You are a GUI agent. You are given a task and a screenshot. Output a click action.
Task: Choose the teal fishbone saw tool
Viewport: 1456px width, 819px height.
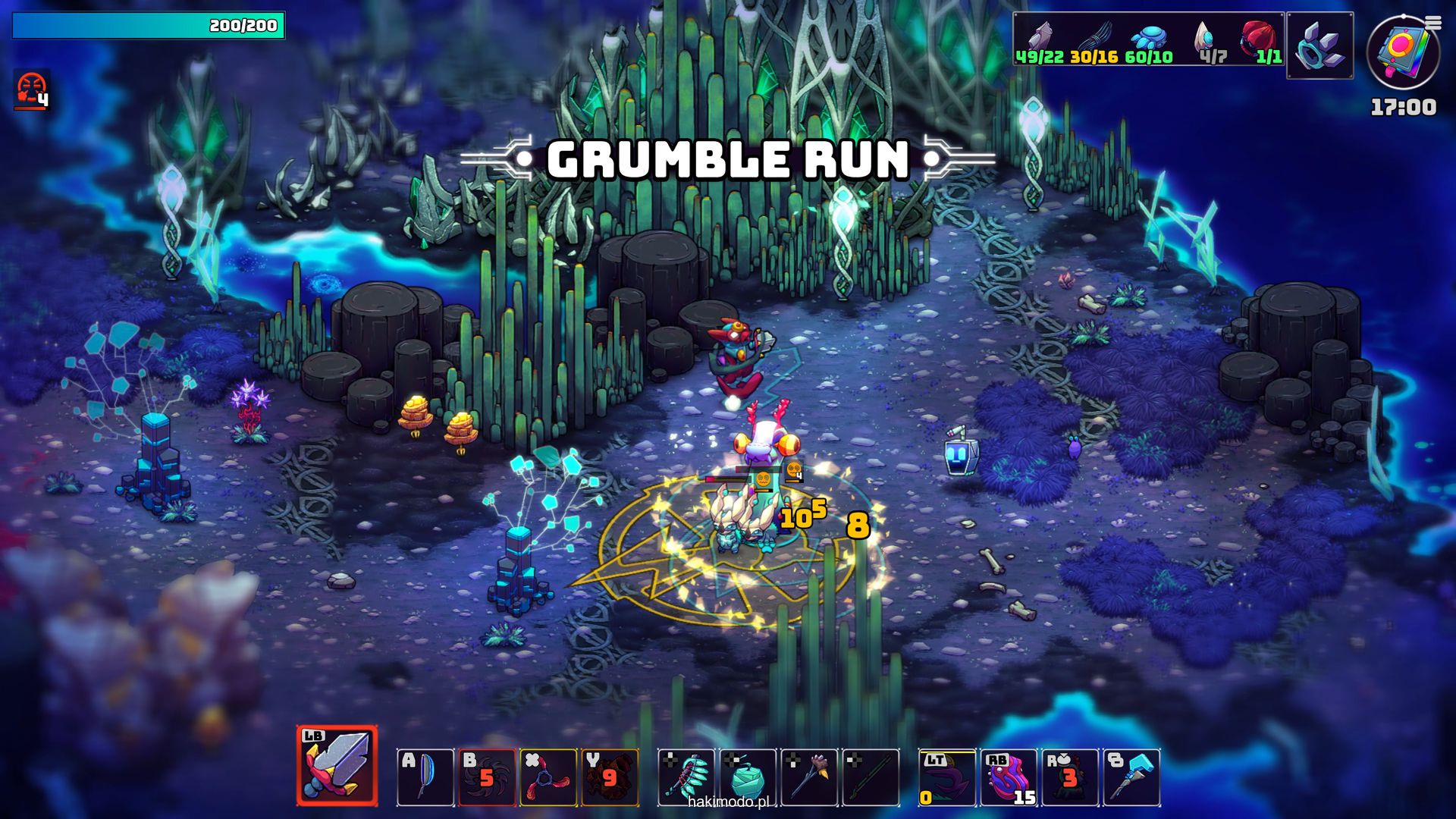pos(686,777)
